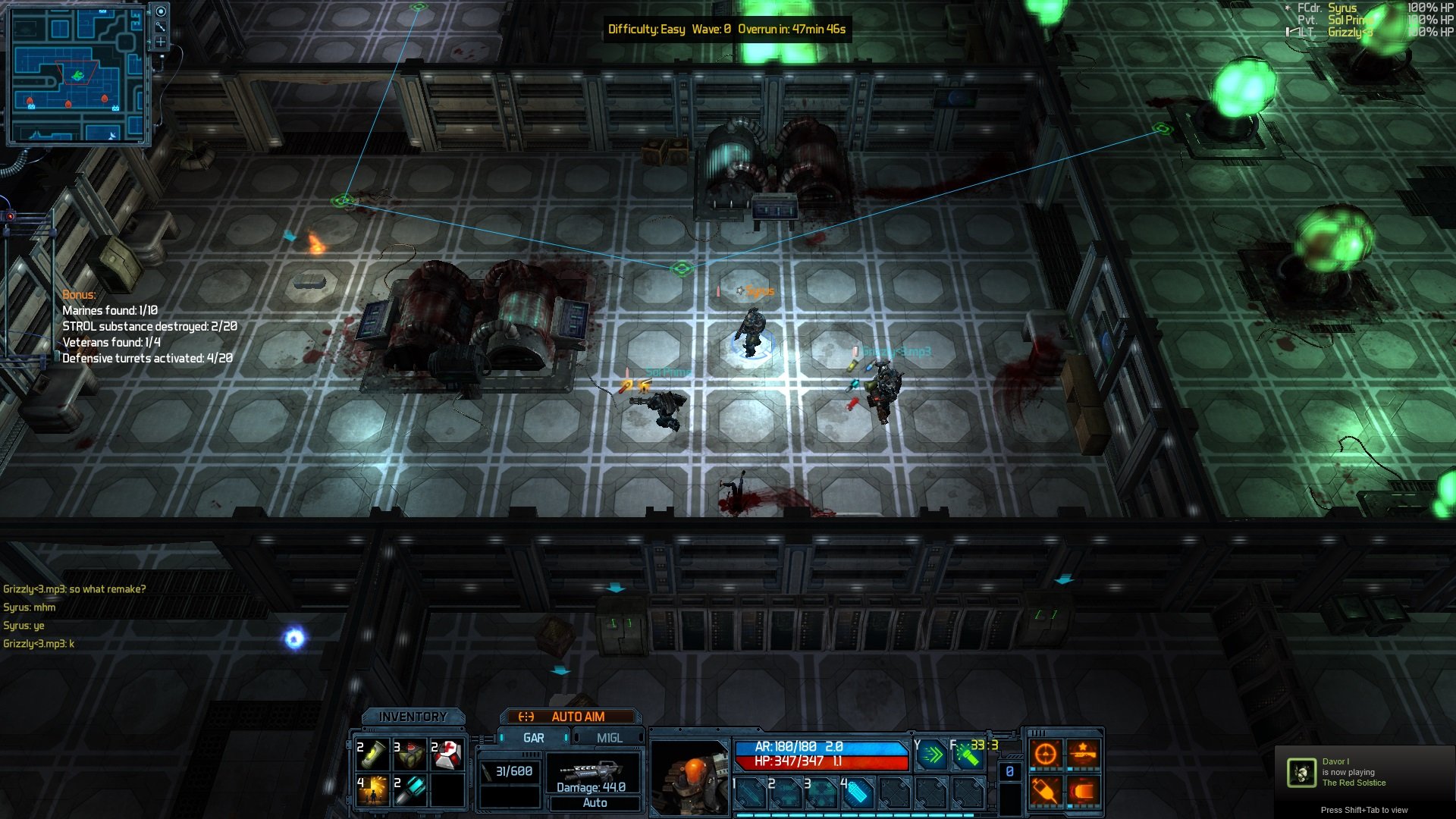Viewport: 1456px width, 819px height.
Task: Click the circle ping button beside minimap
Action: pos(161,11)
